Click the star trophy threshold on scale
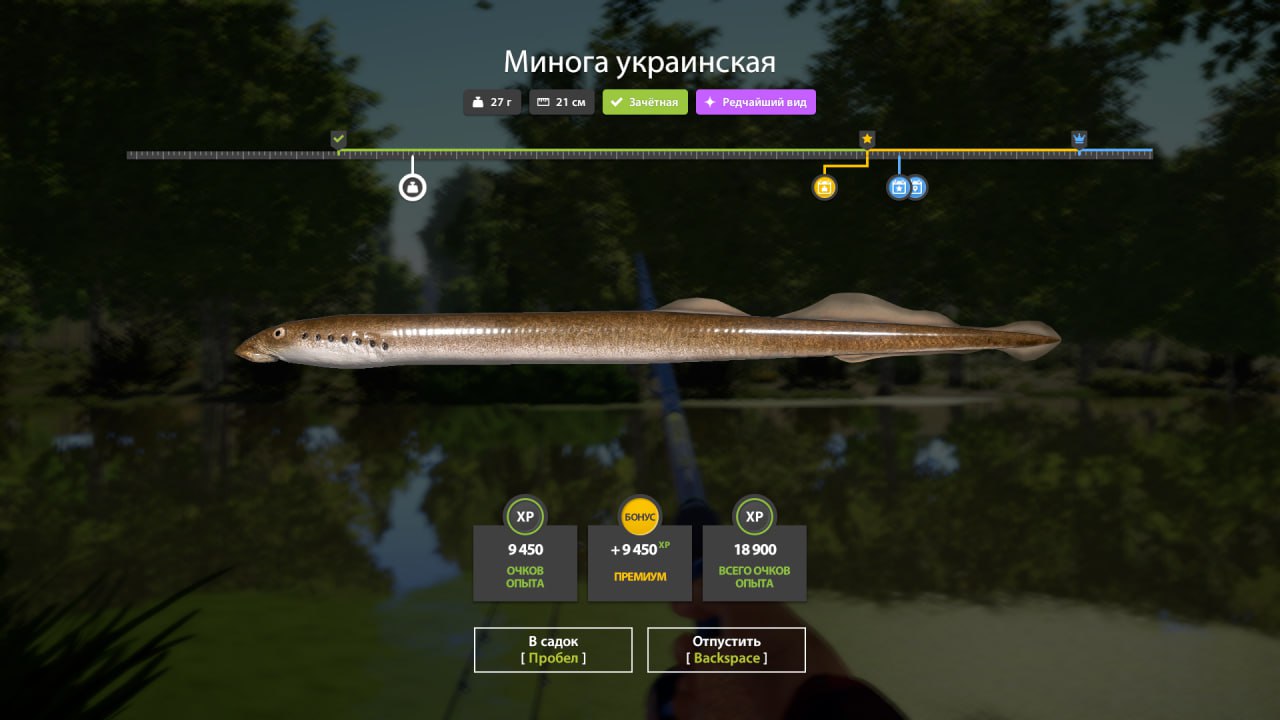 867,139
